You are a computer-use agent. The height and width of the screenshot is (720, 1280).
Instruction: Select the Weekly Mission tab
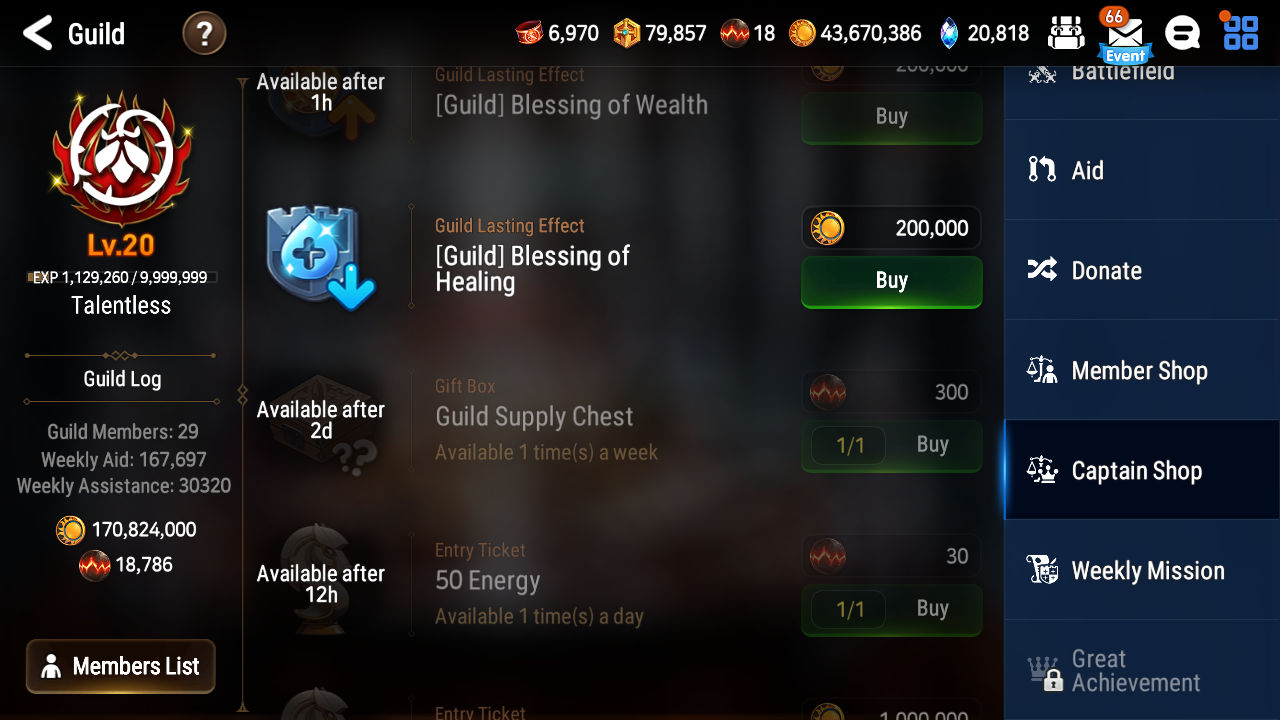pos(1140,570)
